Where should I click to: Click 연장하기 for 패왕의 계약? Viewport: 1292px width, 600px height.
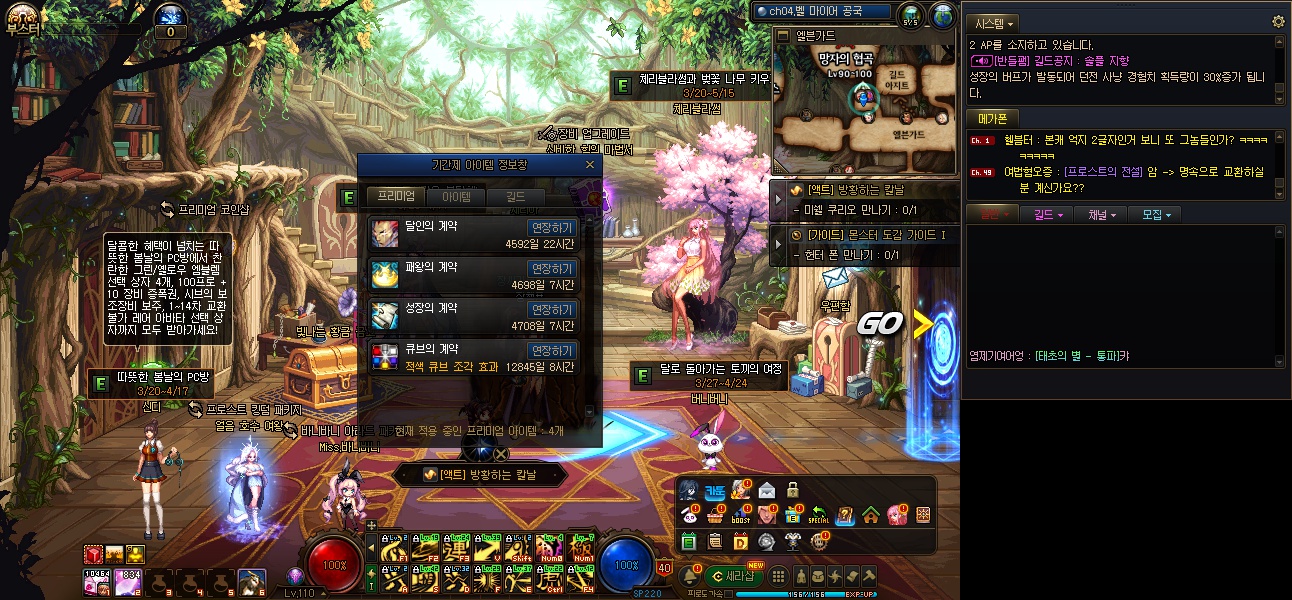point(552,269)
